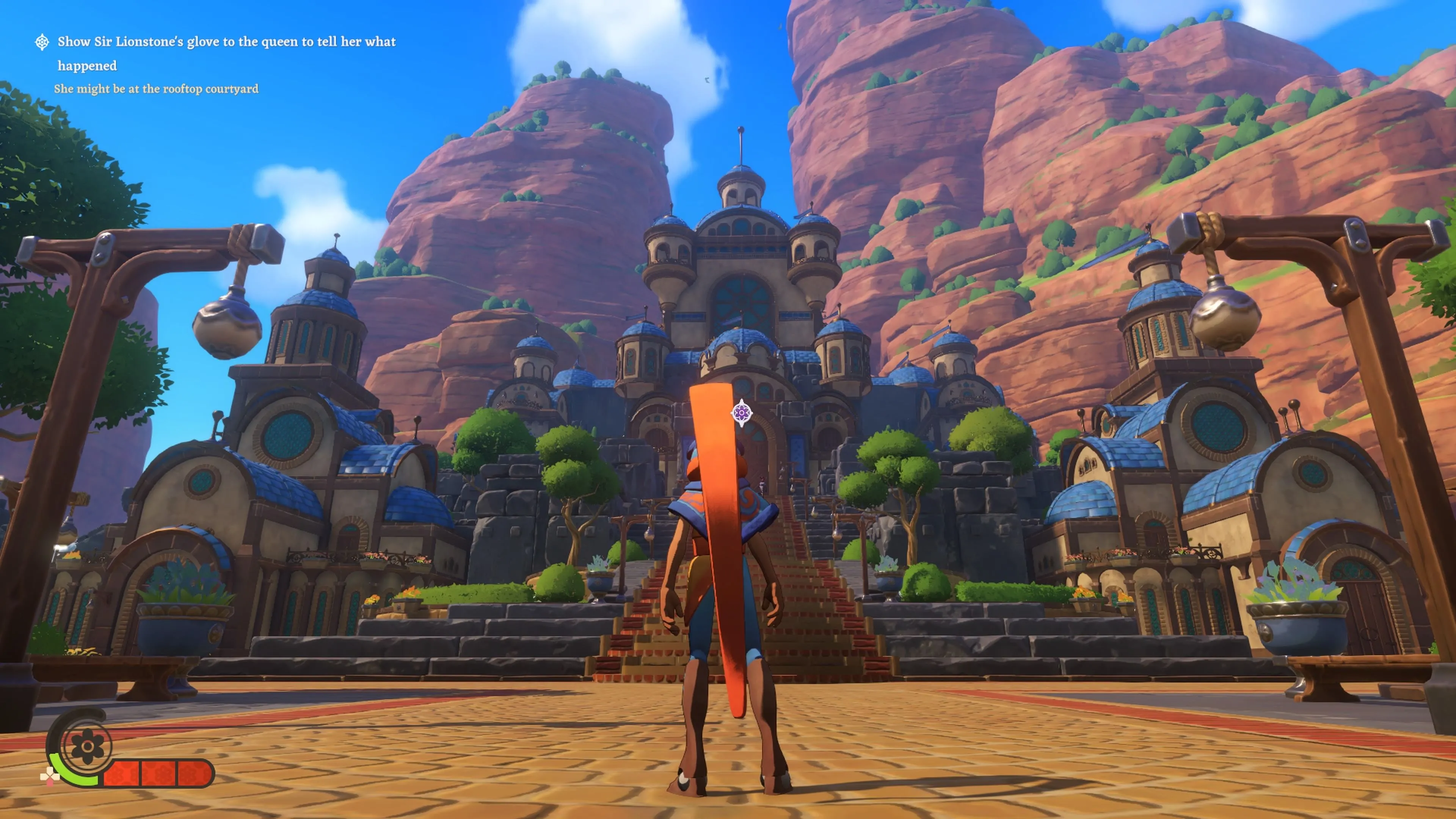Click the quest tracker compass icon

42,42
